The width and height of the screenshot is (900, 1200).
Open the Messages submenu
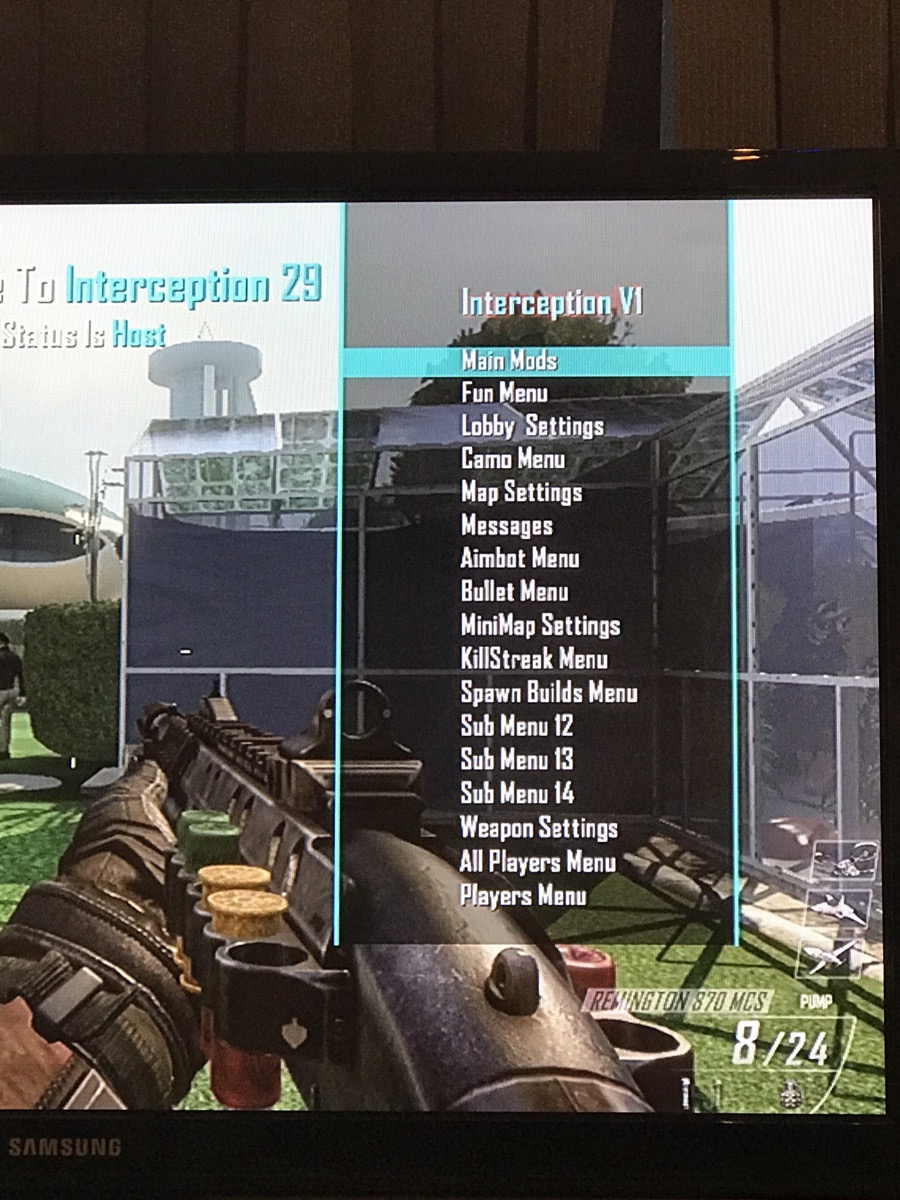coord(506,525)
